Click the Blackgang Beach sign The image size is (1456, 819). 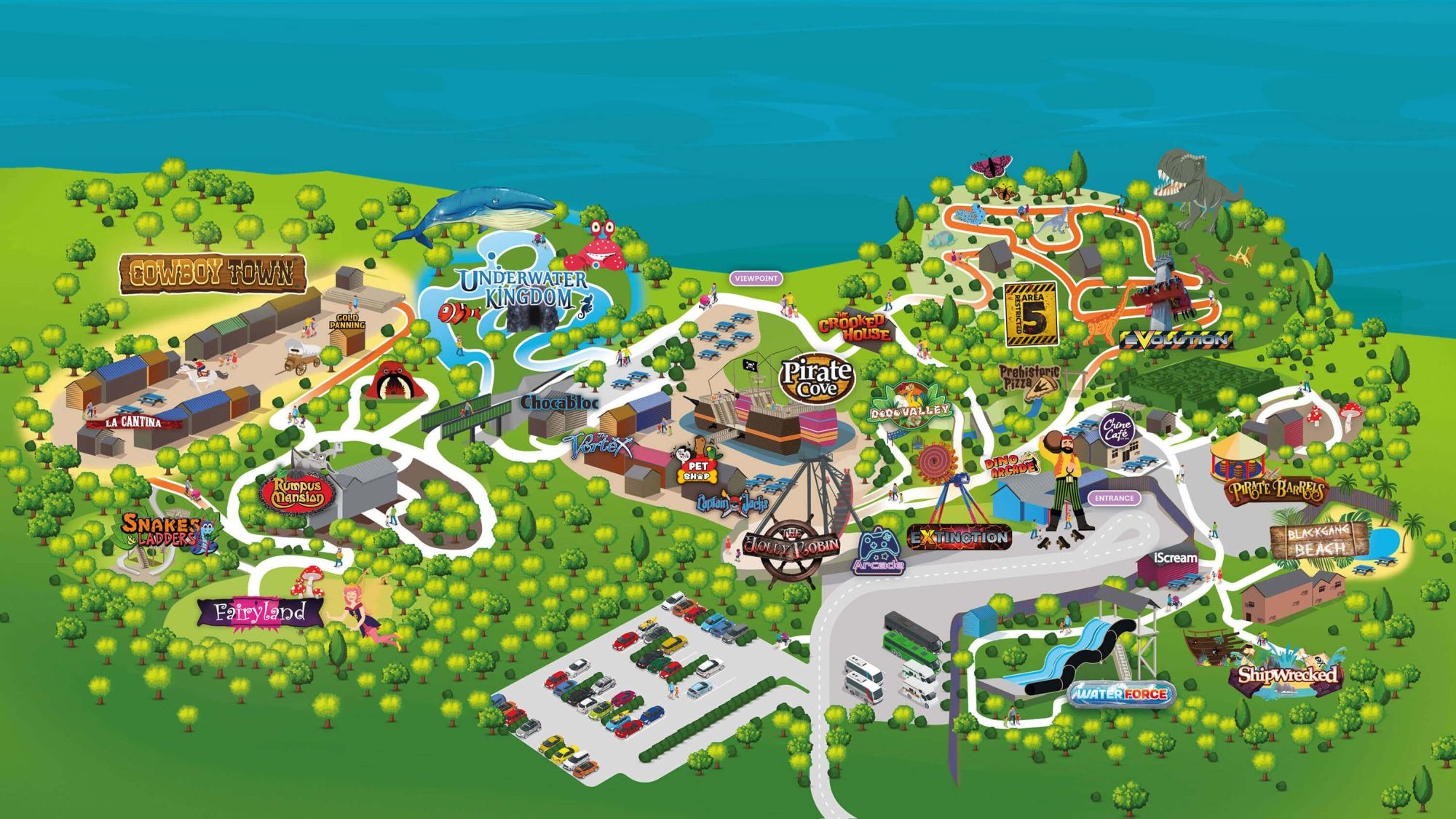[1318, 541]
